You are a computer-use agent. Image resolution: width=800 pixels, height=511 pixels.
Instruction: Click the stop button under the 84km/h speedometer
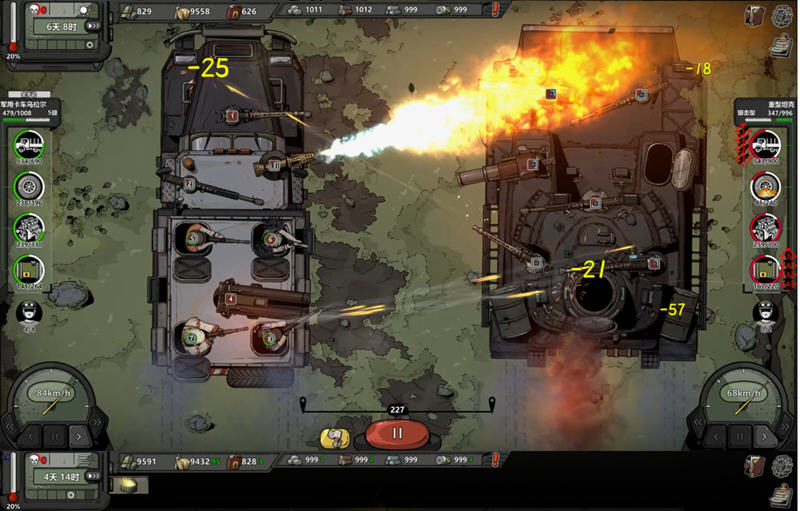[55, 436]
